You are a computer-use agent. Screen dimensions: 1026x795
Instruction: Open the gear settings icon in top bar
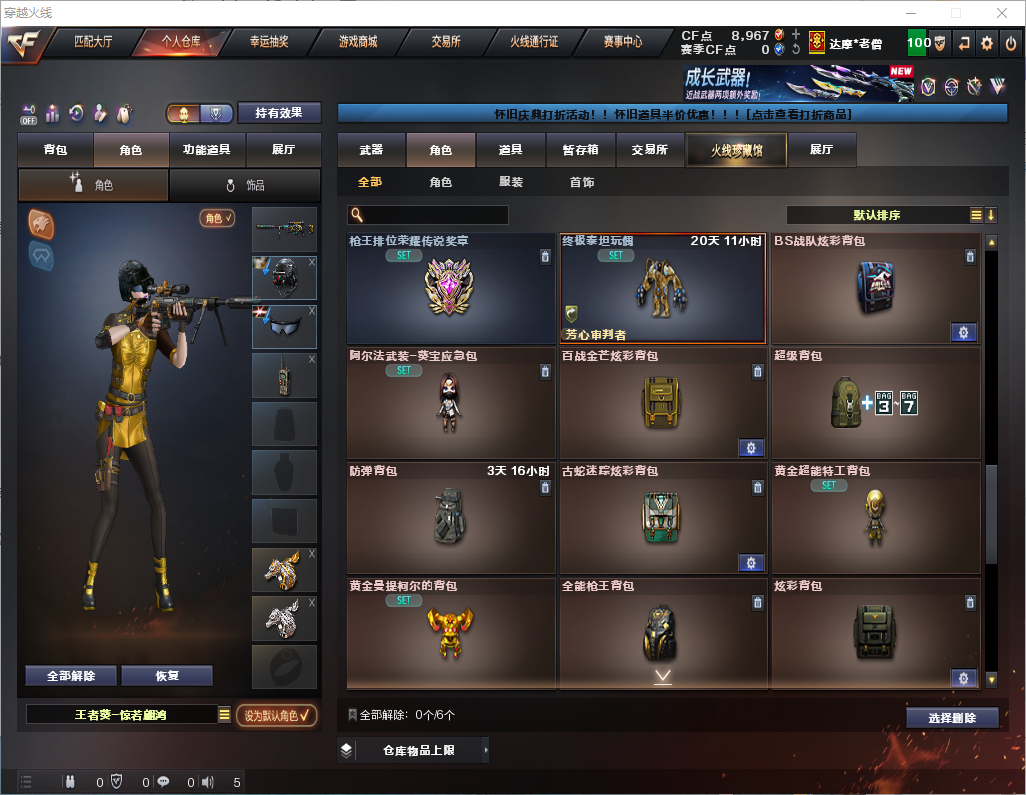[x=987, y=43]
